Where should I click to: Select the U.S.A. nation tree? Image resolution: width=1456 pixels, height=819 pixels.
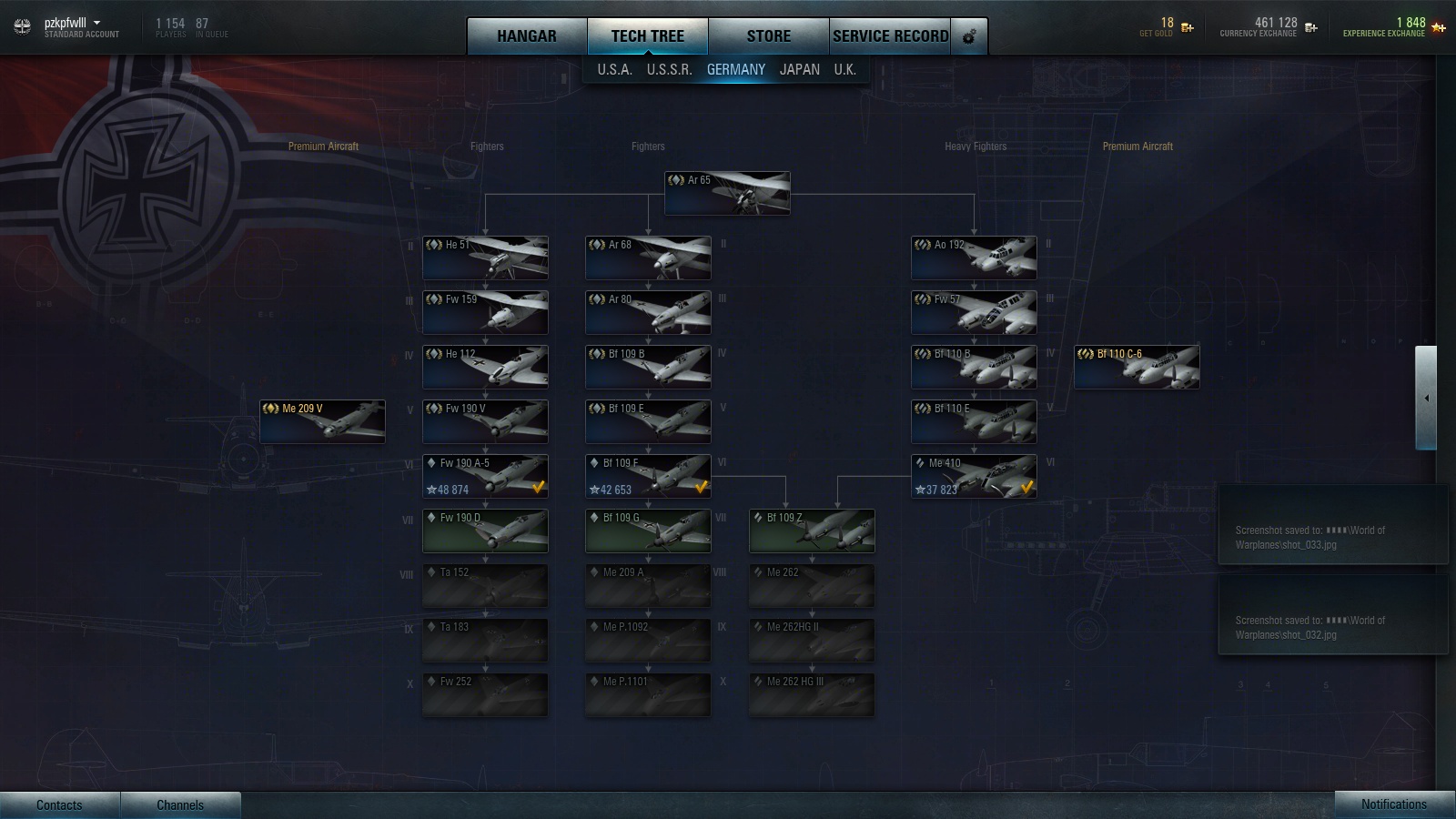point(614,69)
